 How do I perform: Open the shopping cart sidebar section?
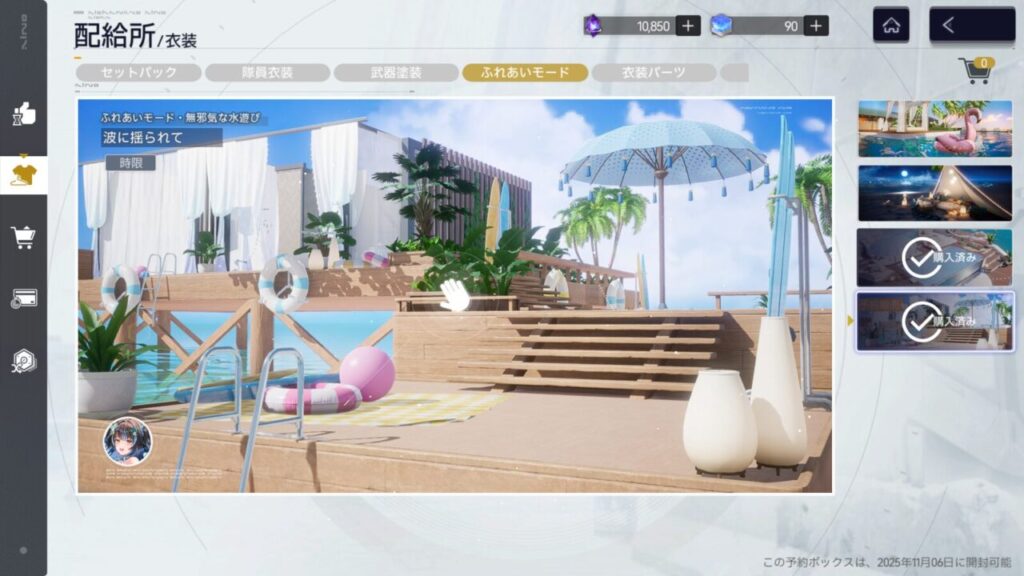click(x=23, y=237)
